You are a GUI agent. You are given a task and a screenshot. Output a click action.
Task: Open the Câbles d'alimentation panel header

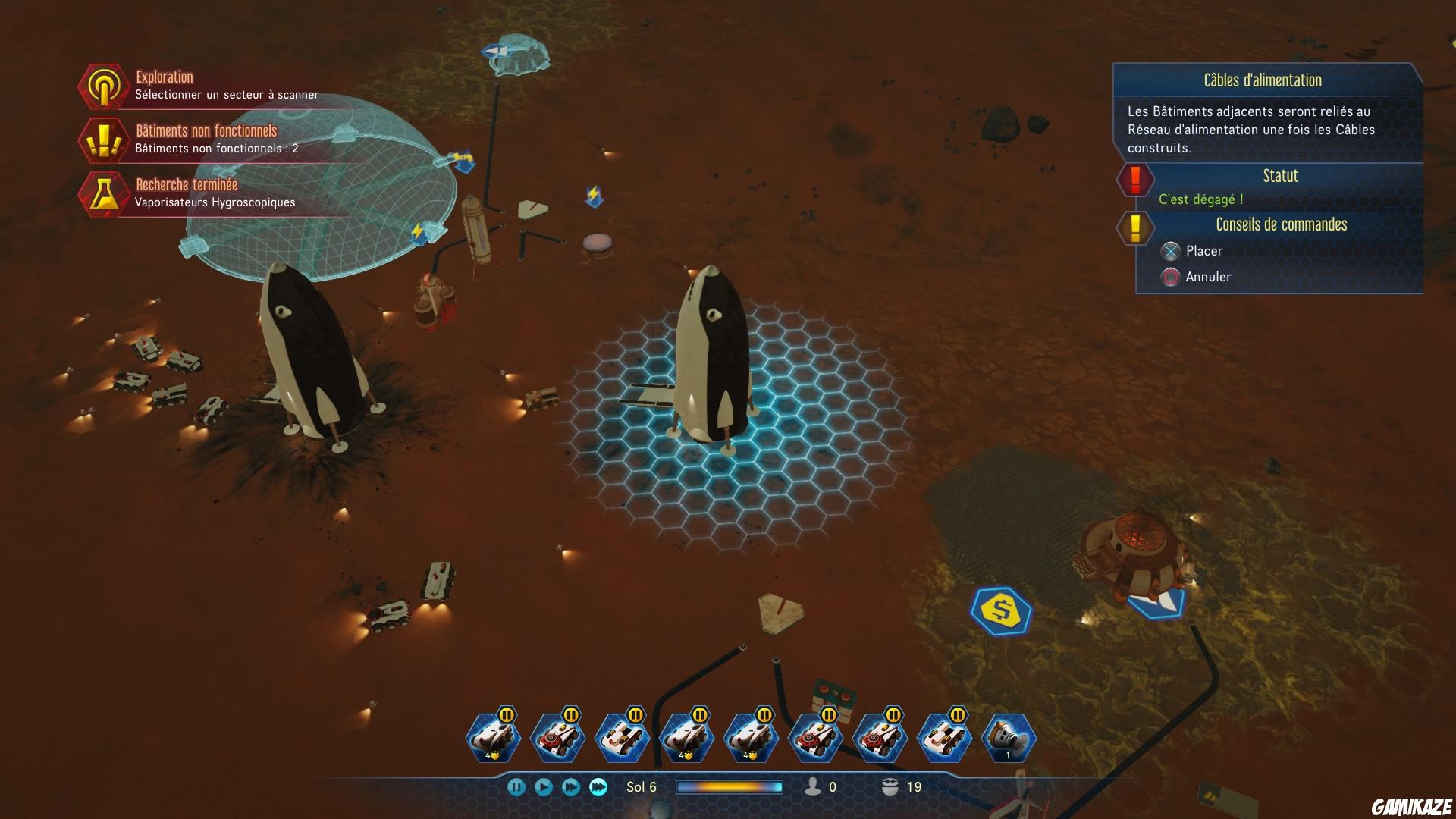pos(1261,80)
